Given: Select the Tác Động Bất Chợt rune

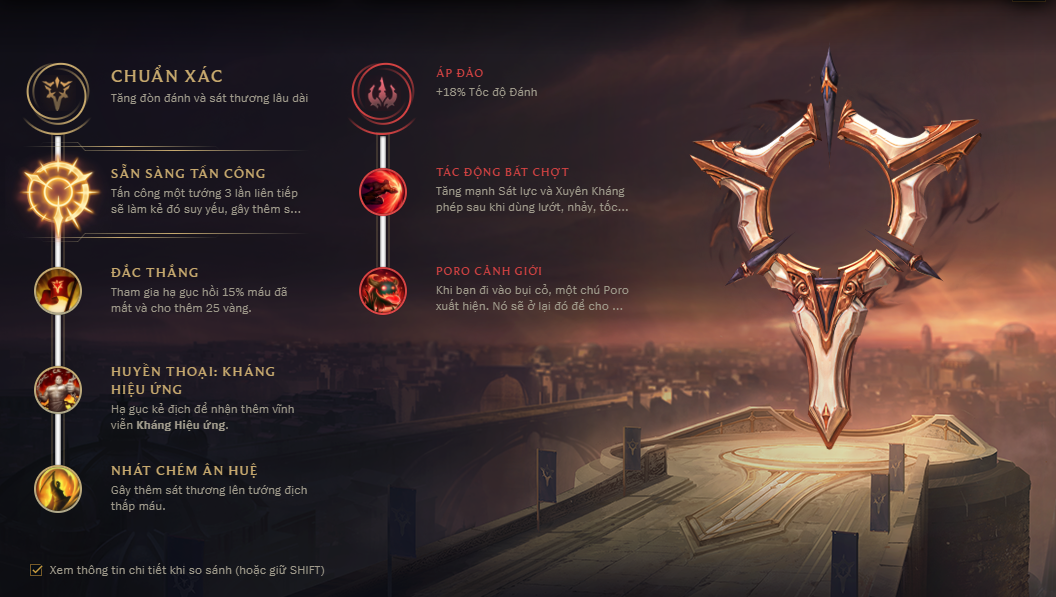Looking at the screenshot, I should 383,190.
